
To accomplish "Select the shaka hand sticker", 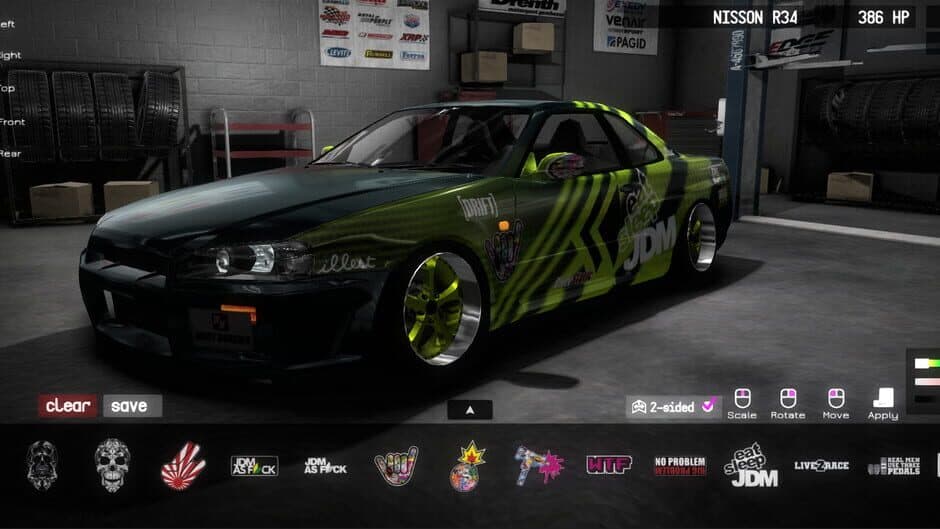I will click(396, 466).
